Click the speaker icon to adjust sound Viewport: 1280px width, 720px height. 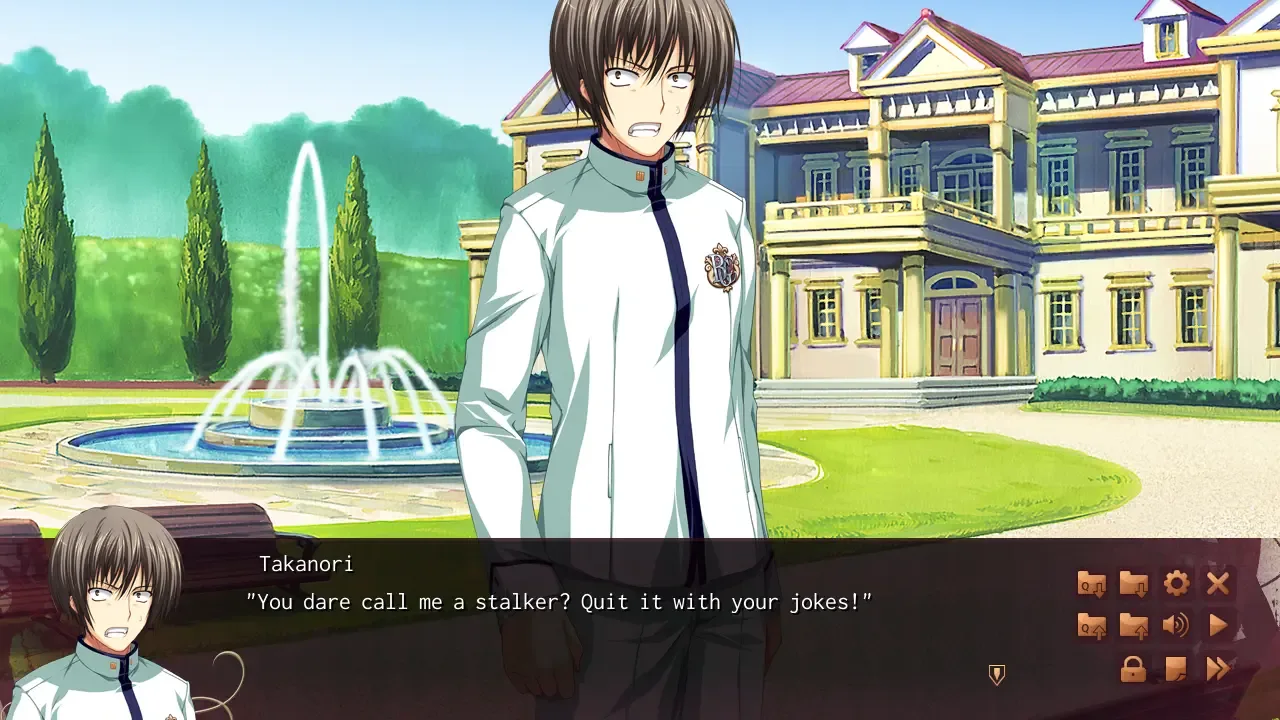pyautogui.click(x=1175, y=626)
